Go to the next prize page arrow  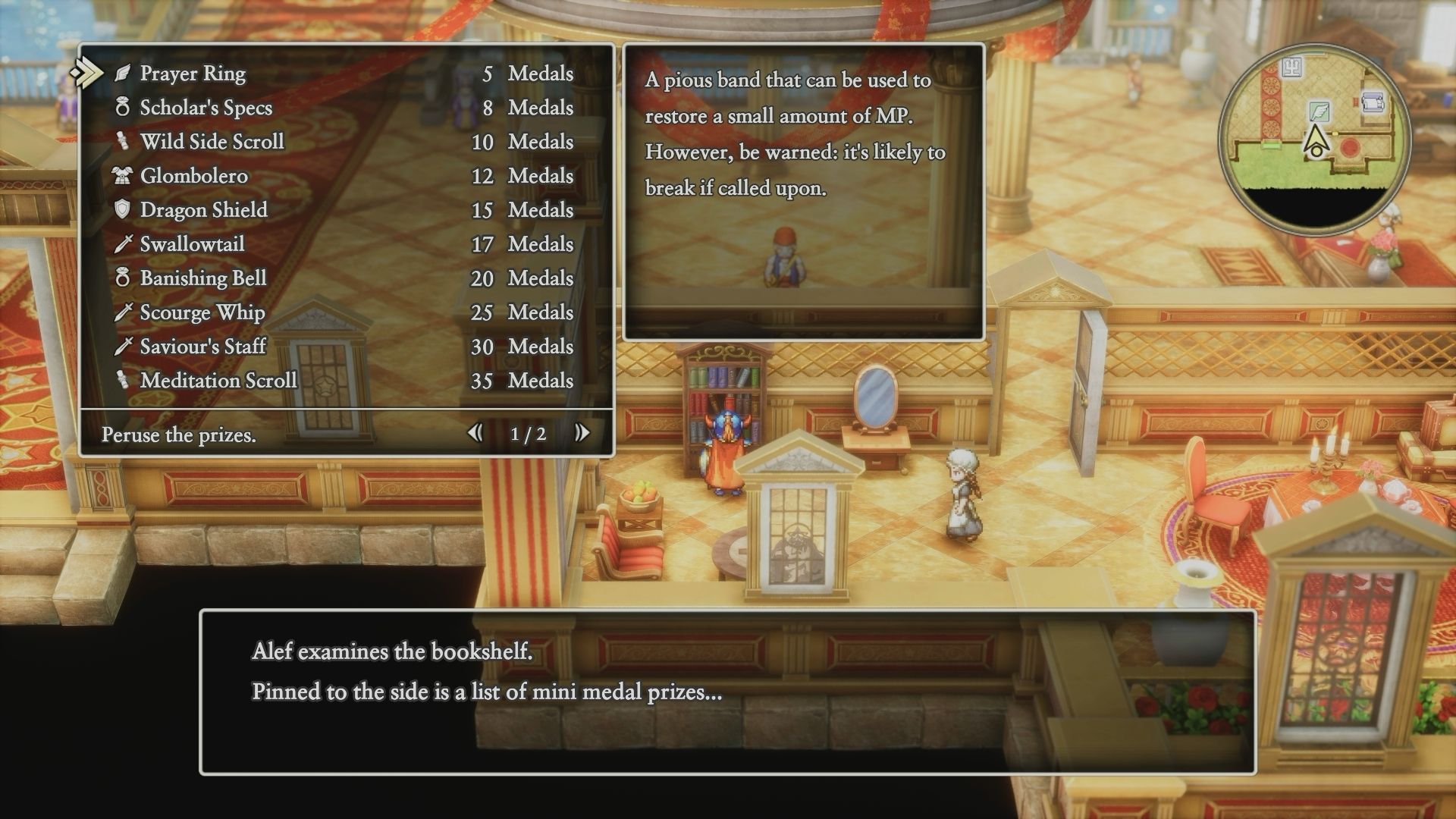click(x=582, y=433)
